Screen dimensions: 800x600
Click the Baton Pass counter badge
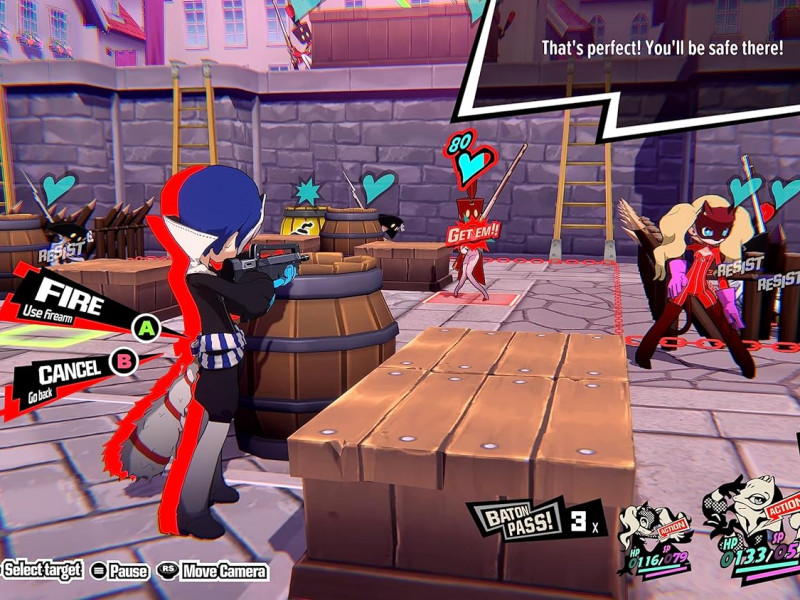[x=533, y=519]
